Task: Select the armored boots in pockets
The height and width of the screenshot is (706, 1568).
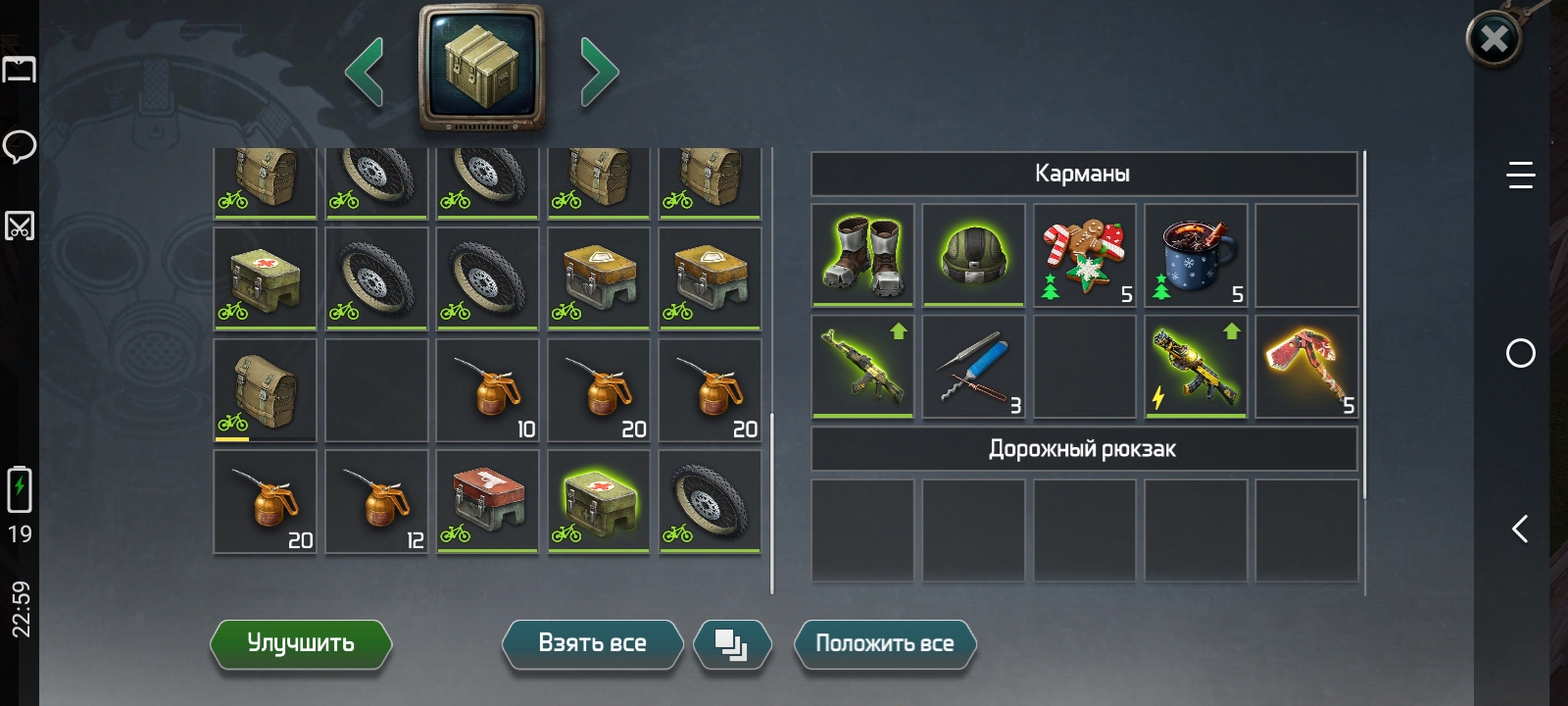Action: [863, 255]
